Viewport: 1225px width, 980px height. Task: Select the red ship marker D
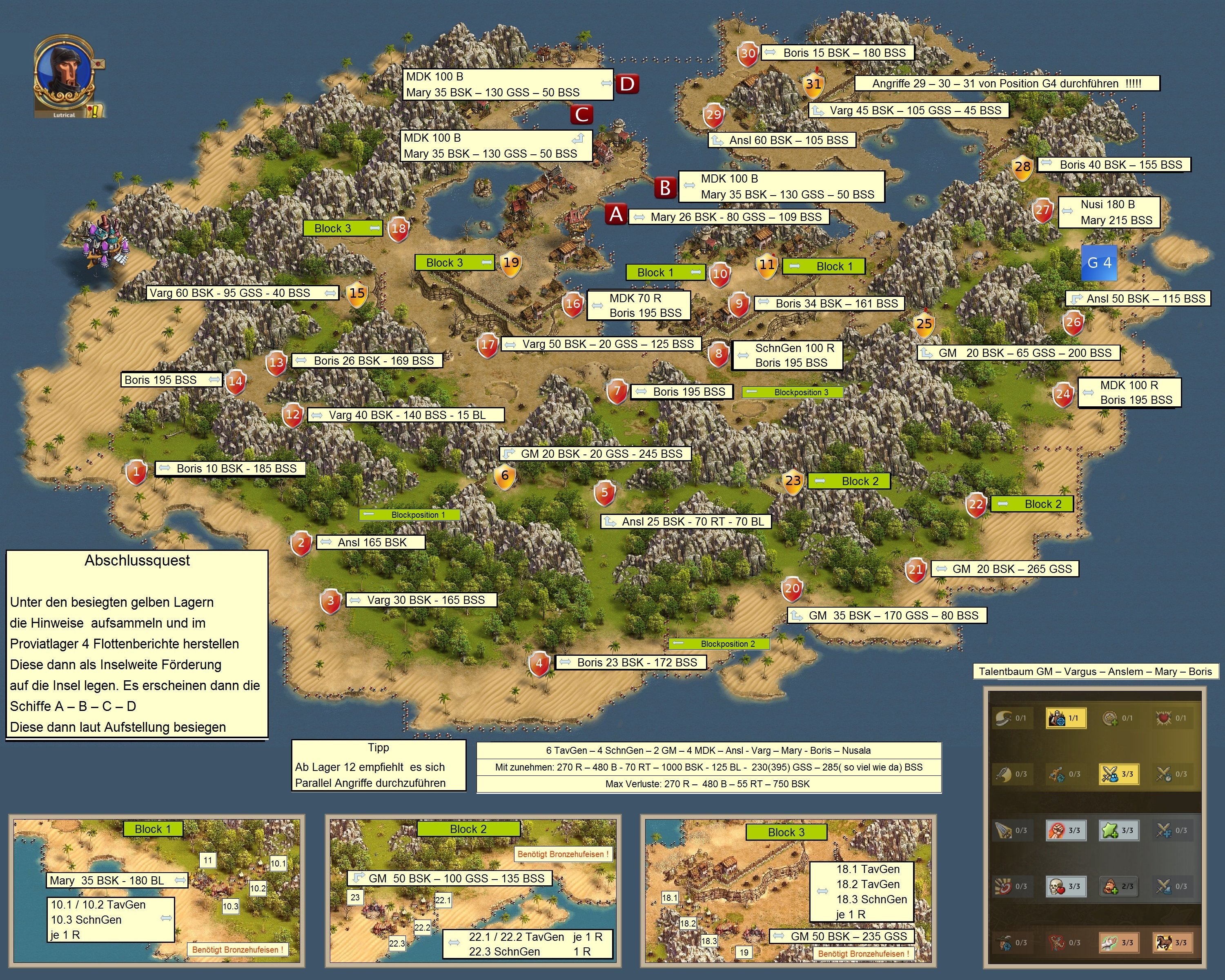[x=627, y=84]
